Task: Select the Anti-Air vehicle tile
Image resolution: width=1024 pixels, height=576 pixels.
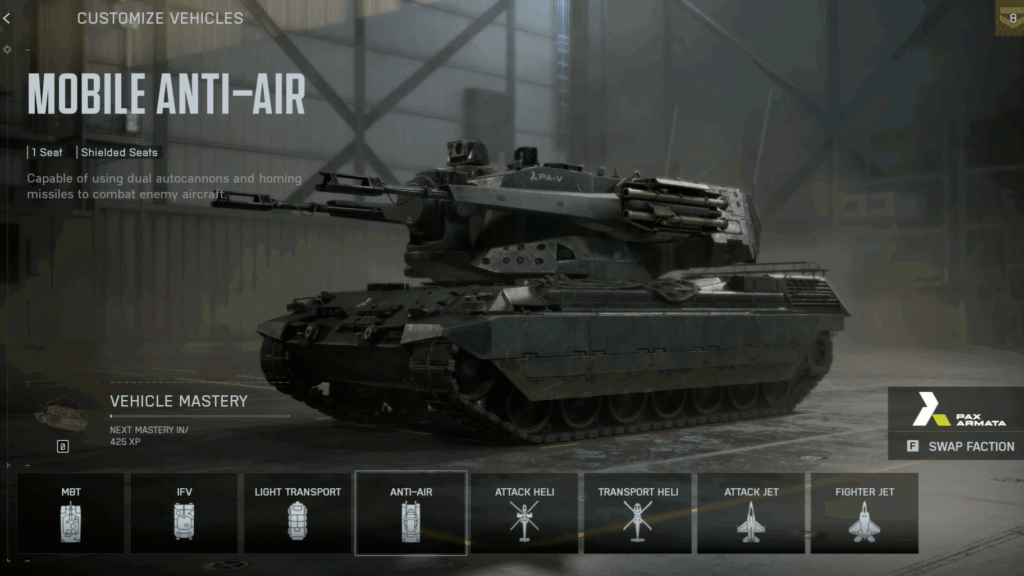Action: tap(410, 512)
